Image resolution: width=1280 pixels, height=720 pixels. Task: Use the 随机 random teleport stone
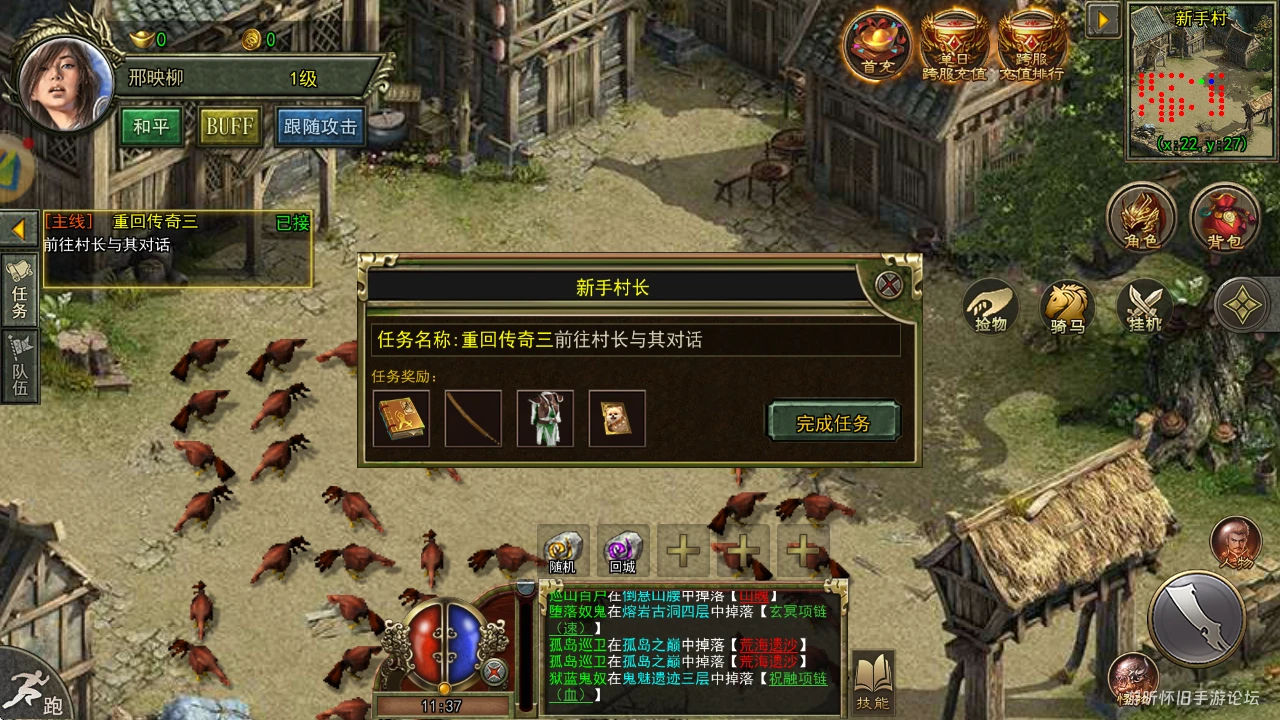click(x=562, y=548)
